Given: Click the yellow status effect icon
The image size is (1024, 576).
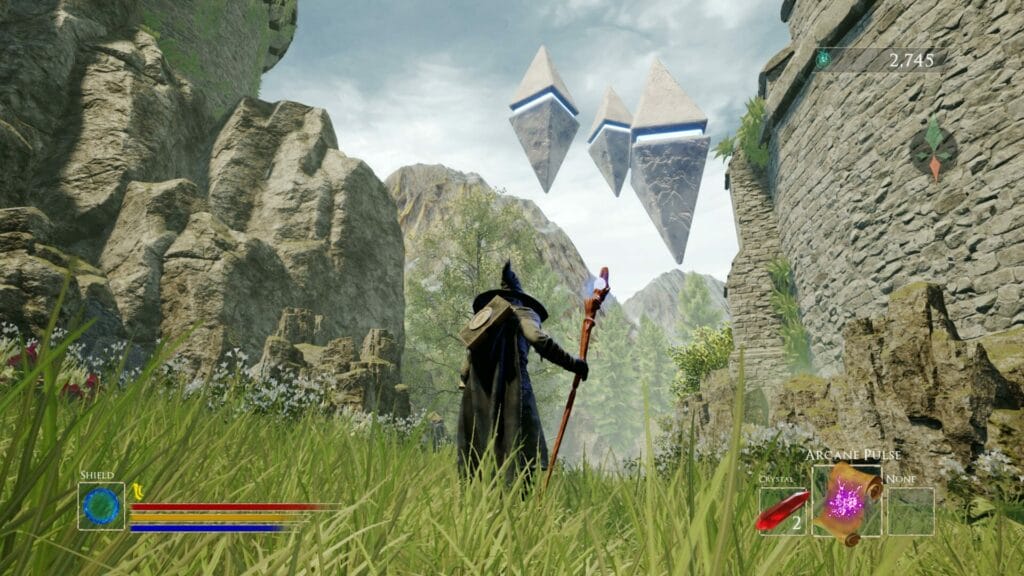Looking at the screenshot, I should point(138,490).
